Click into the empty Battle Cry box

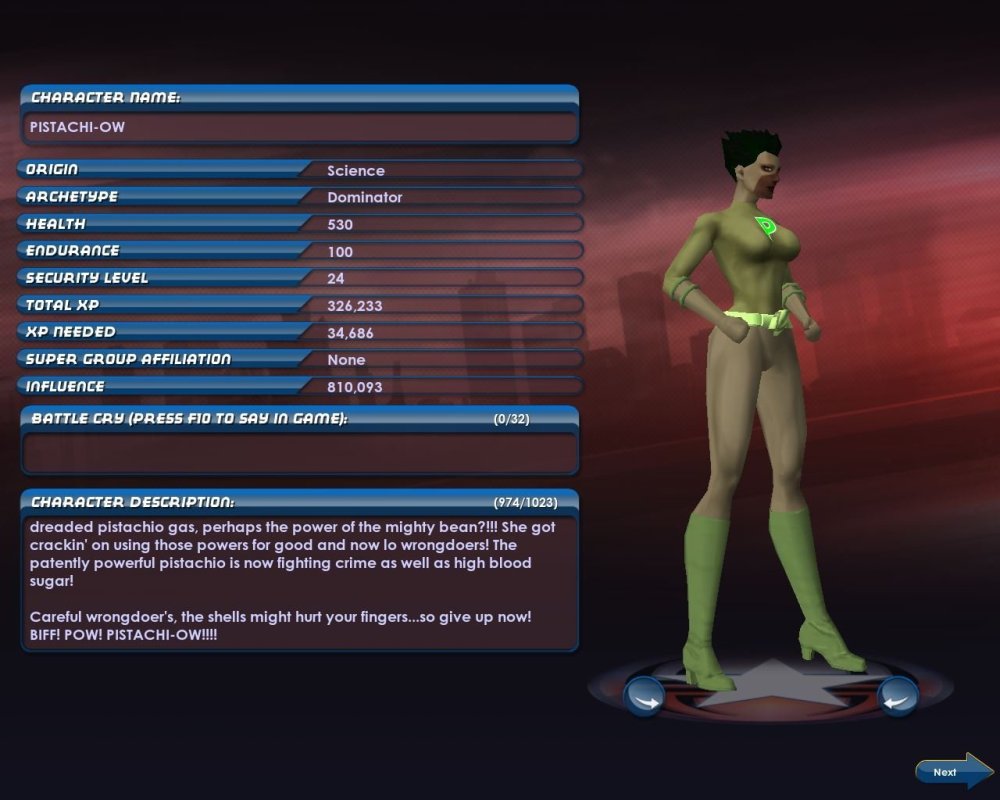[x=299, y=452]
